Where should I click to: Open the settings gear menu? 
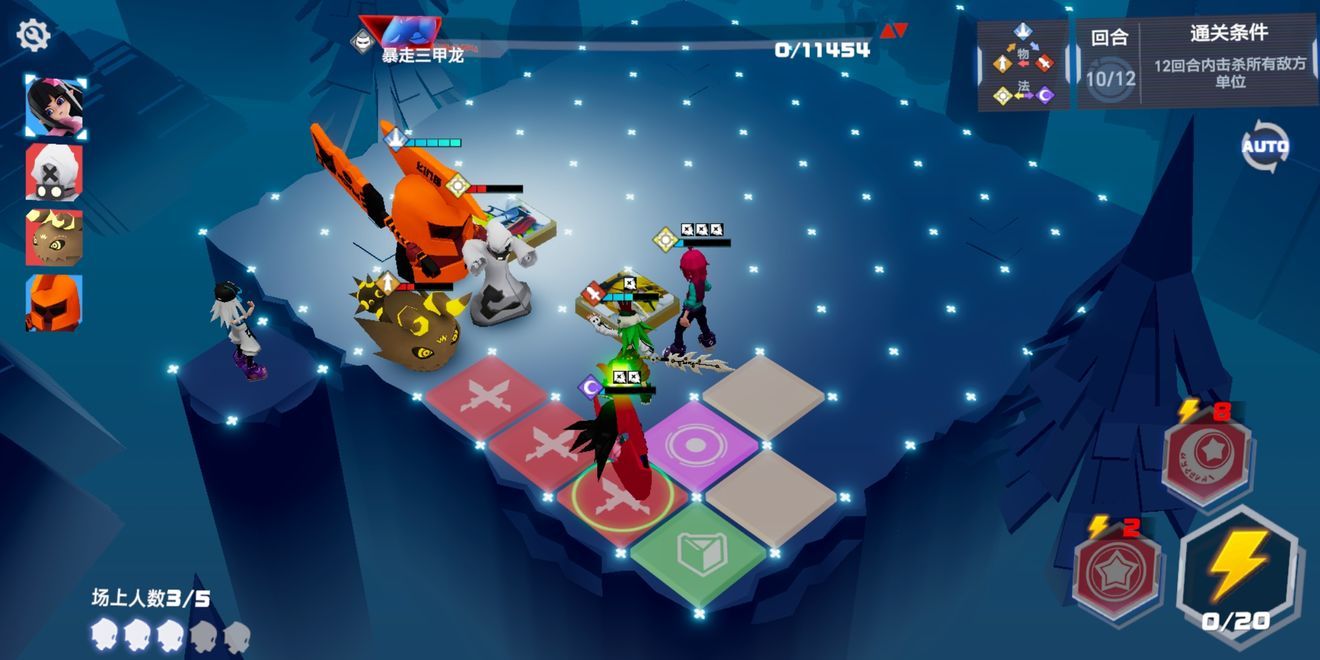click(x=33, y=36)
